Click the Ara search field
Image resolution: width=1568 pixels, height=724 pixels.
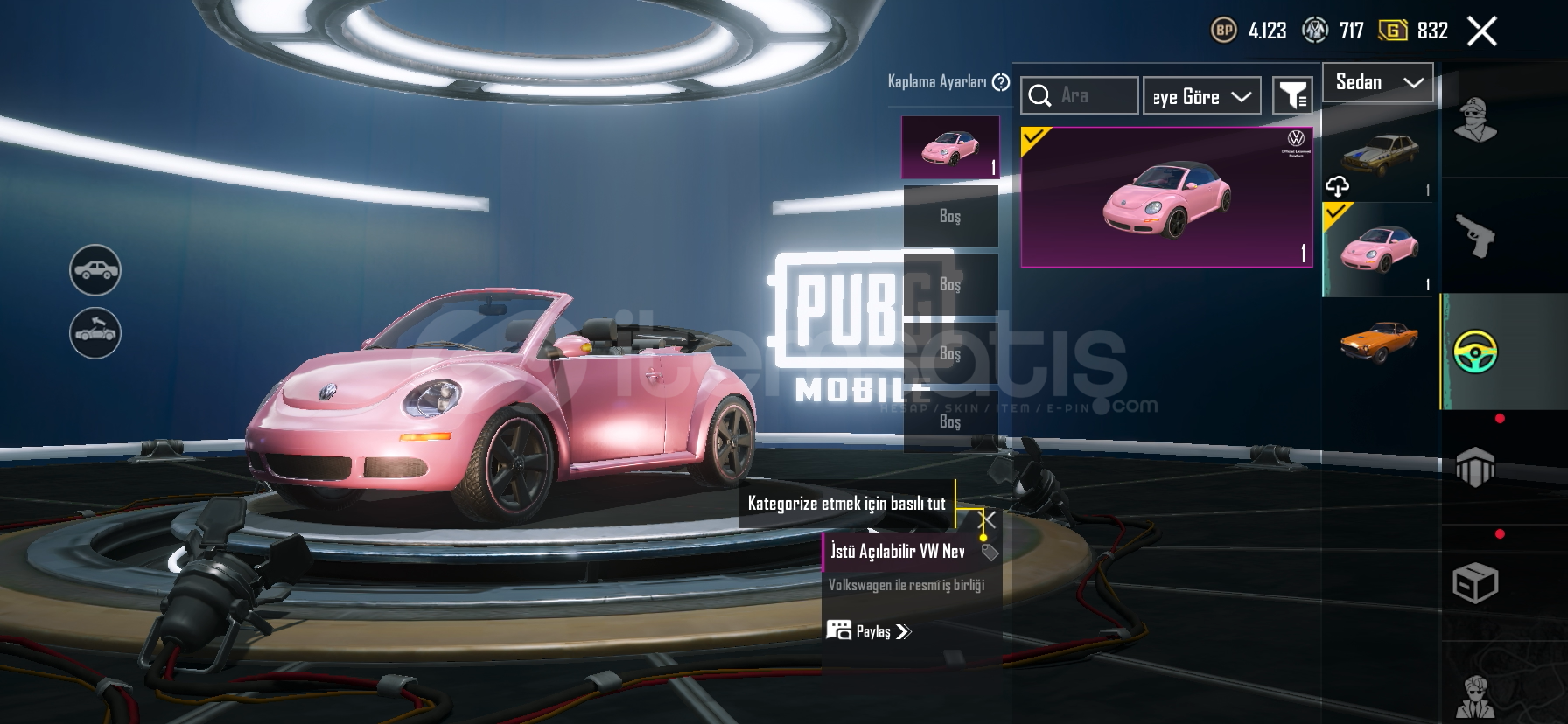1080,95
